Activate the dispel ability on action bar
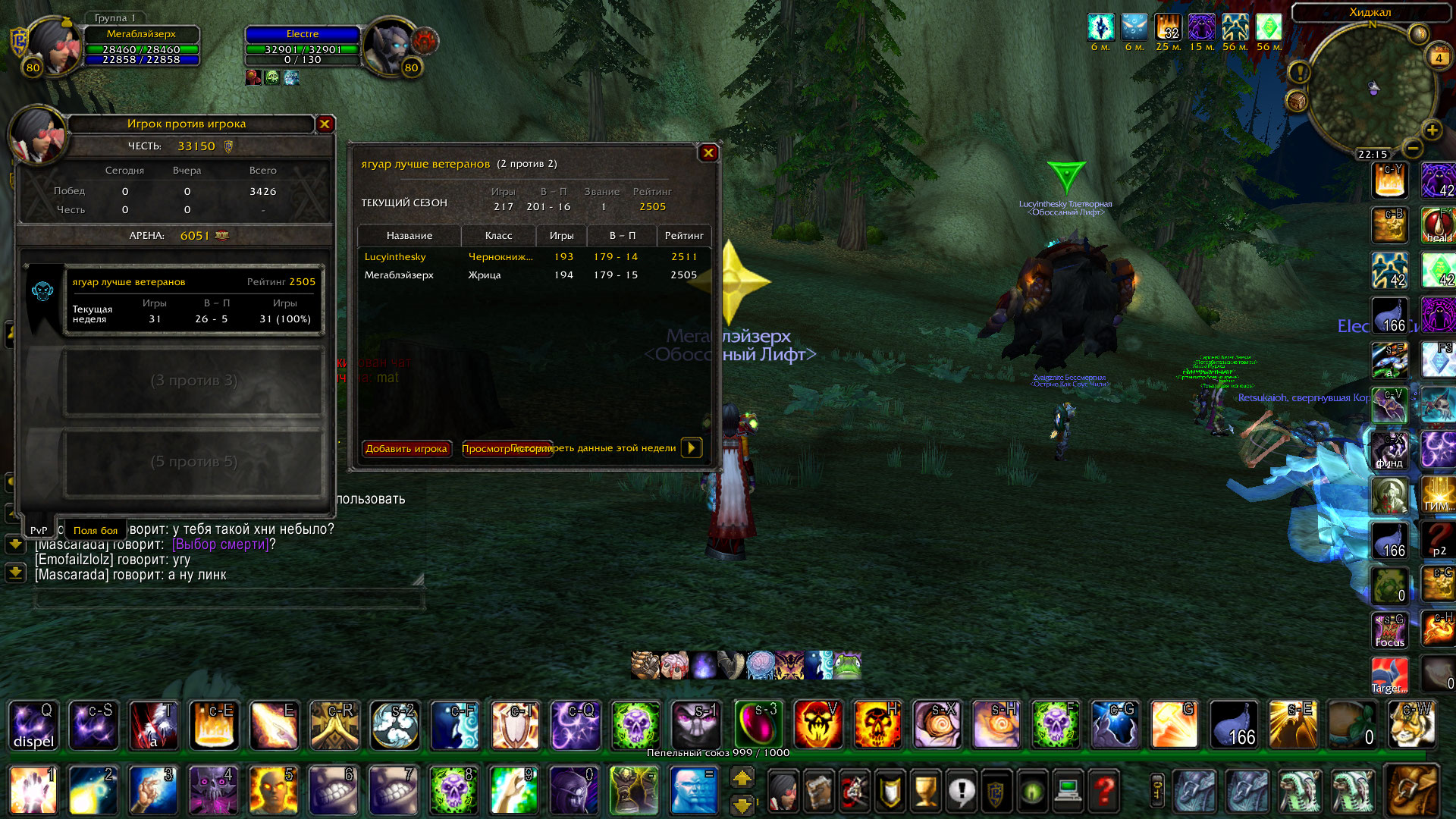This screenshot has width=1456, height=819. (x=33, y=725)
